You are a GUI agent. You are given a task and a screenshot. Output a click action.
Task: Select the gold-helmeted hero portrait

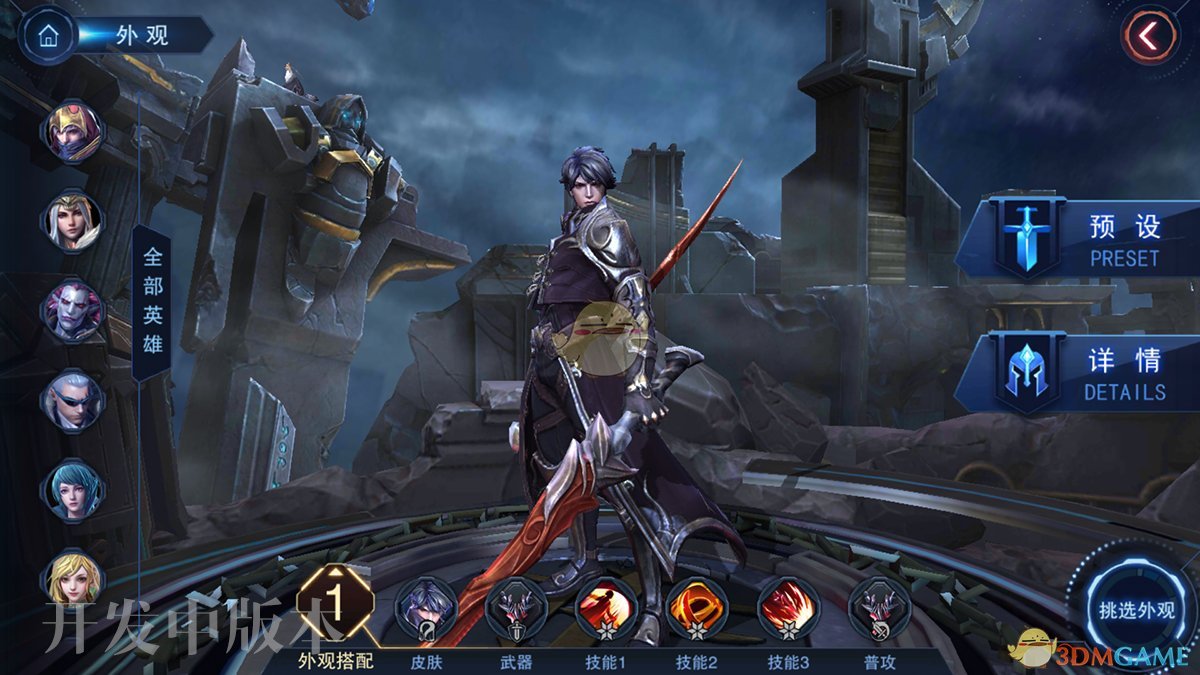73,131
